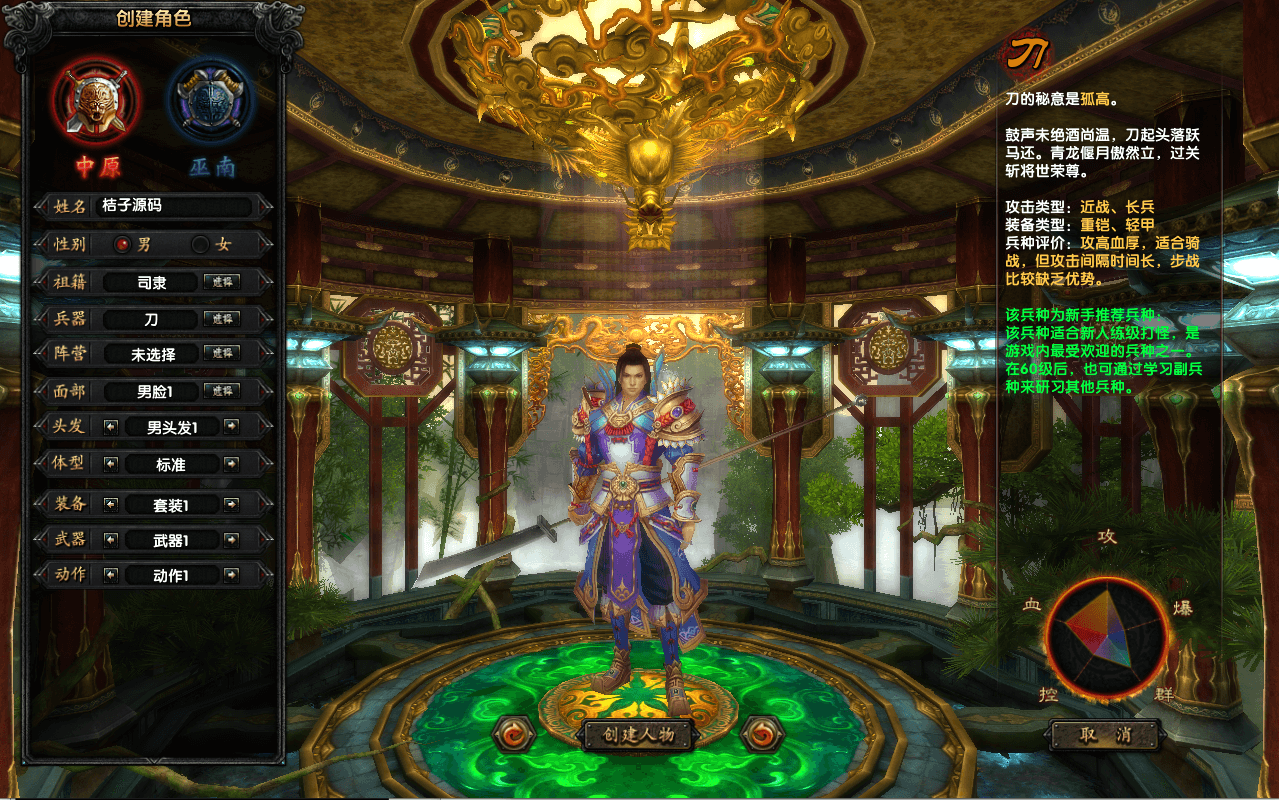
Task: Rotate character with the right swirl button
Action: pyautogui.click(x=763, y=734)
